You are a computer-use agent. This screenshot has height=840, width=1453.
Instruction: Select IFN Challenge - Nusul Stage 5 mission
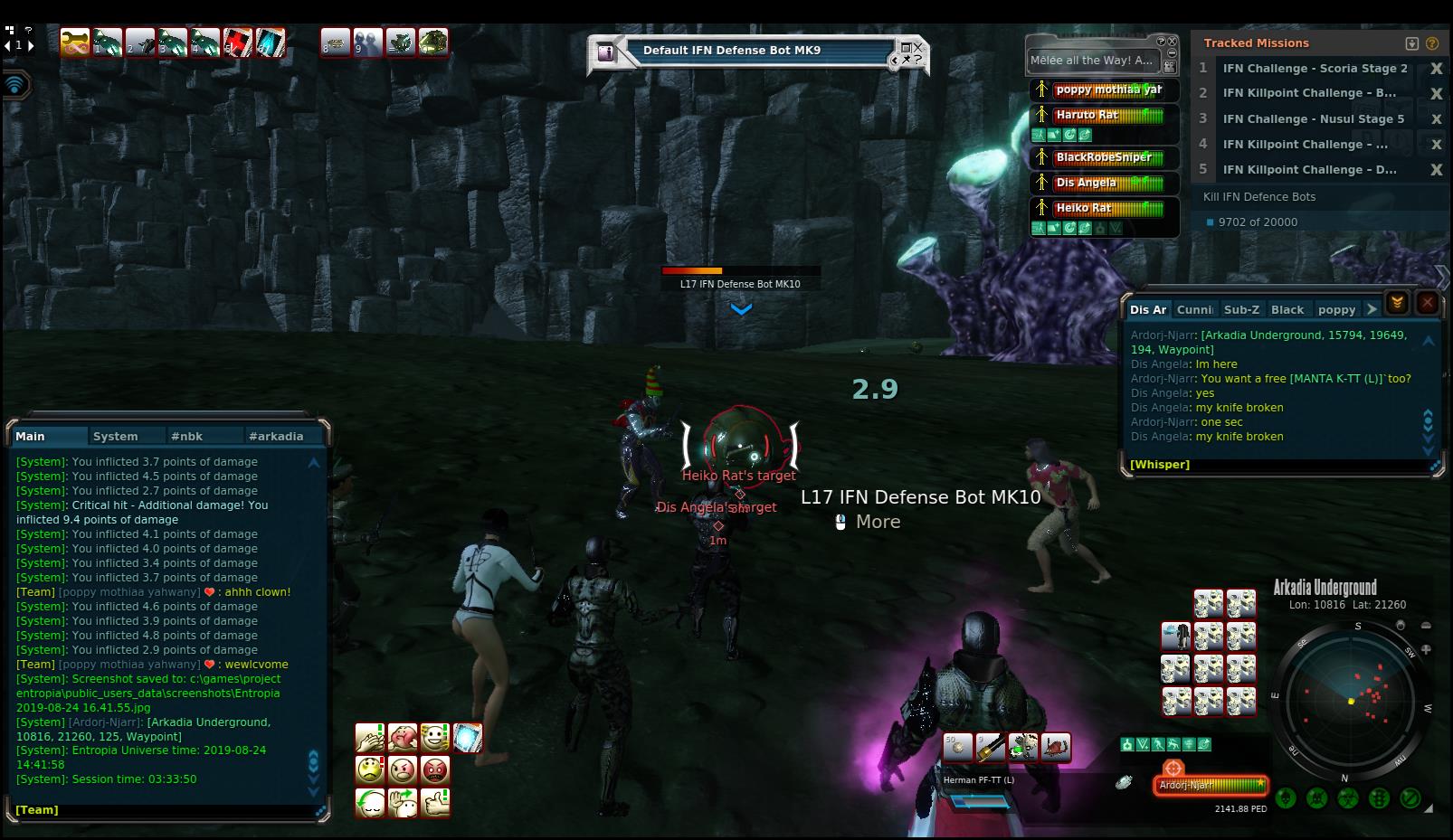pos(1313,118)
